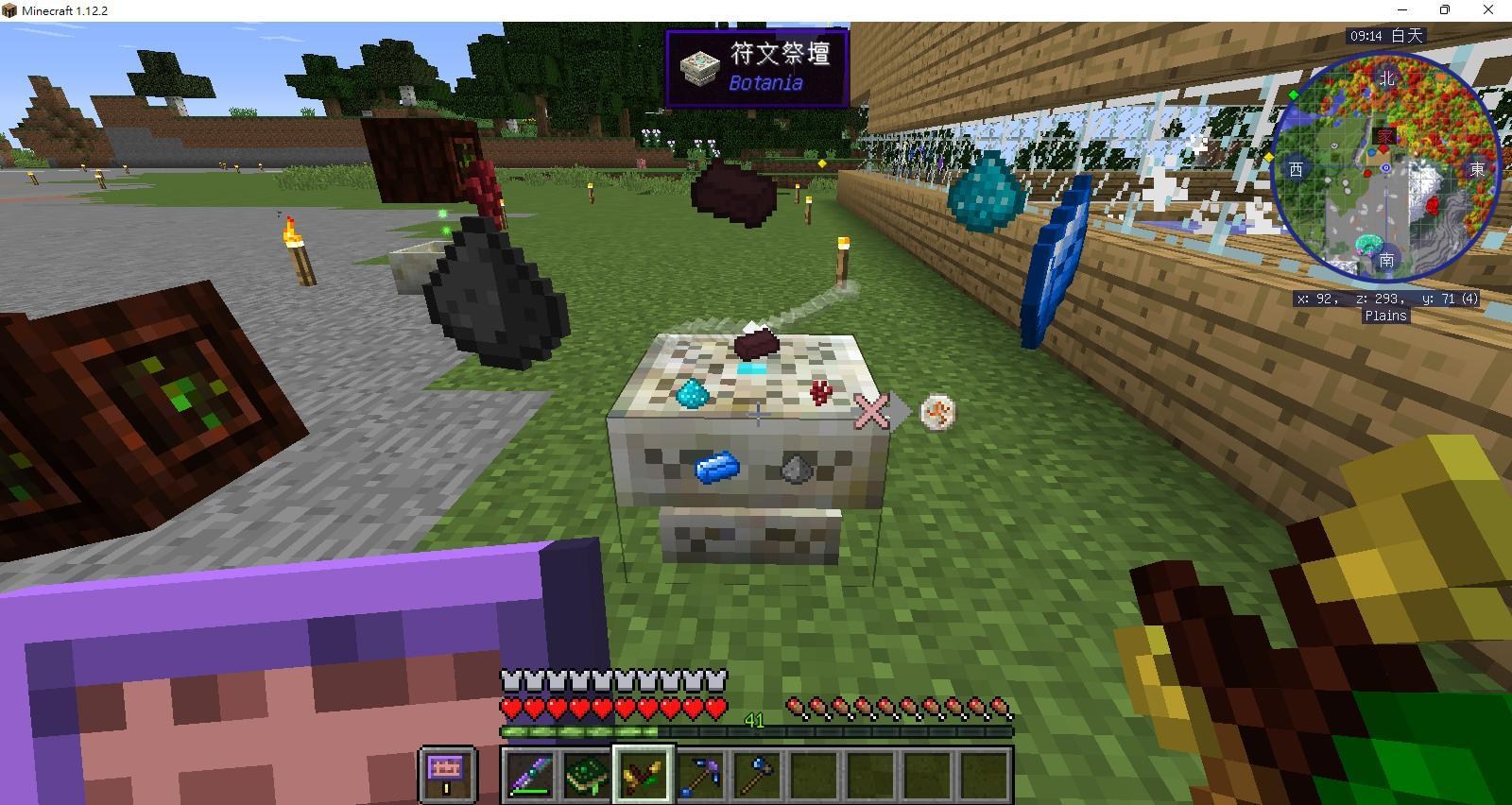This screenshot has height=805, width=1512.
Task: Click the red X indicator above the runic altar
Action: tap(871, 411)
